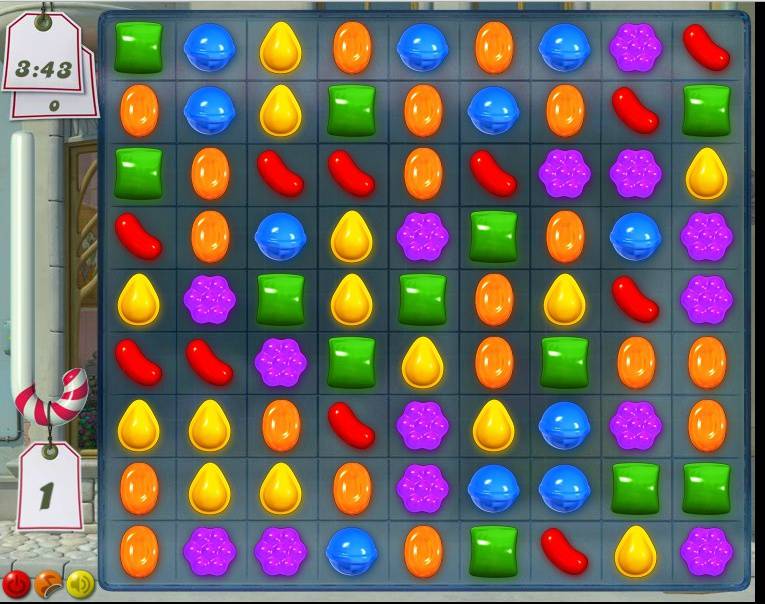Pick the orange candy in the bottom-left corner

coord(138,550)
